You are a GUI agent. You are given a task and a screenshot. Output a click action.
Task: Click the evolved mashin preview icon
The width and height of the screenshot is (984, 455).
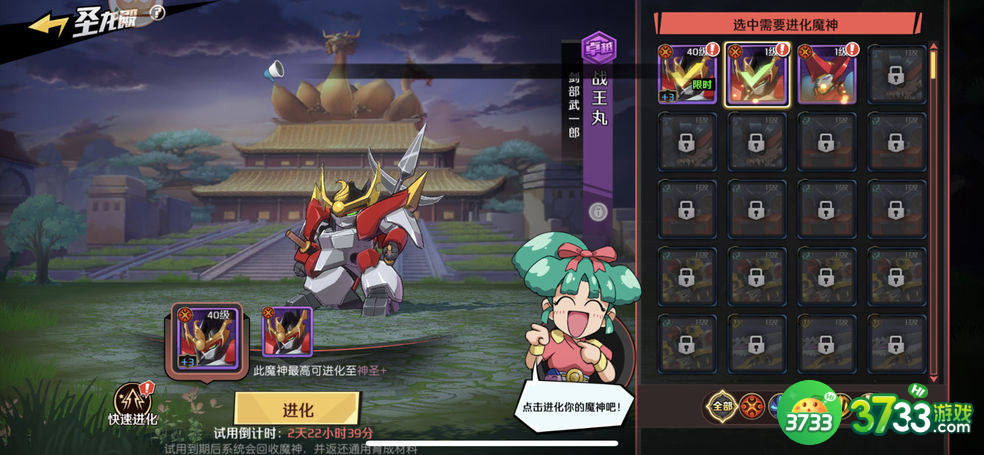click(x=287, y=332)
